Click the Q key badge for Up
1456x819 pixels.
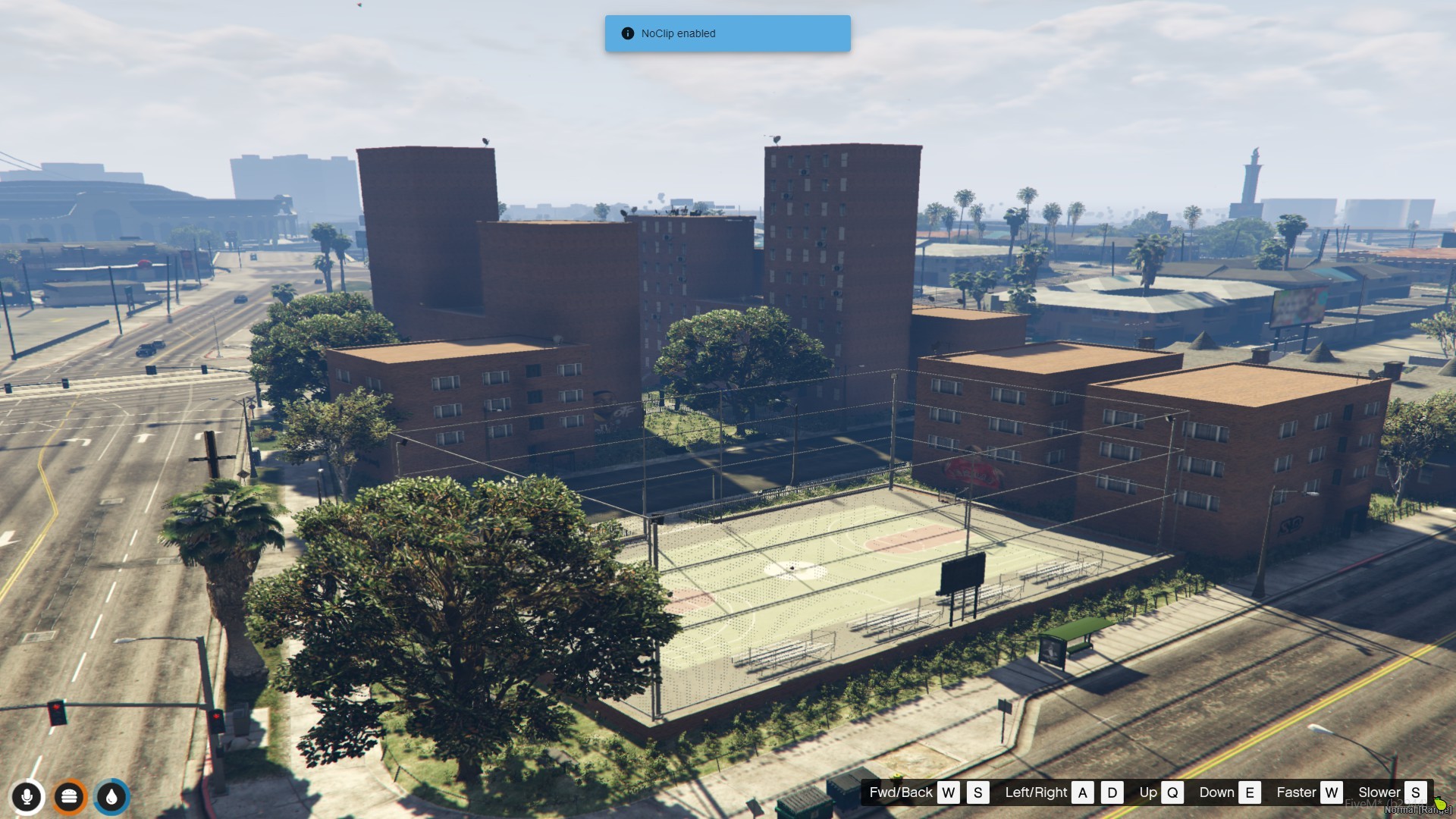point(1172,792)
